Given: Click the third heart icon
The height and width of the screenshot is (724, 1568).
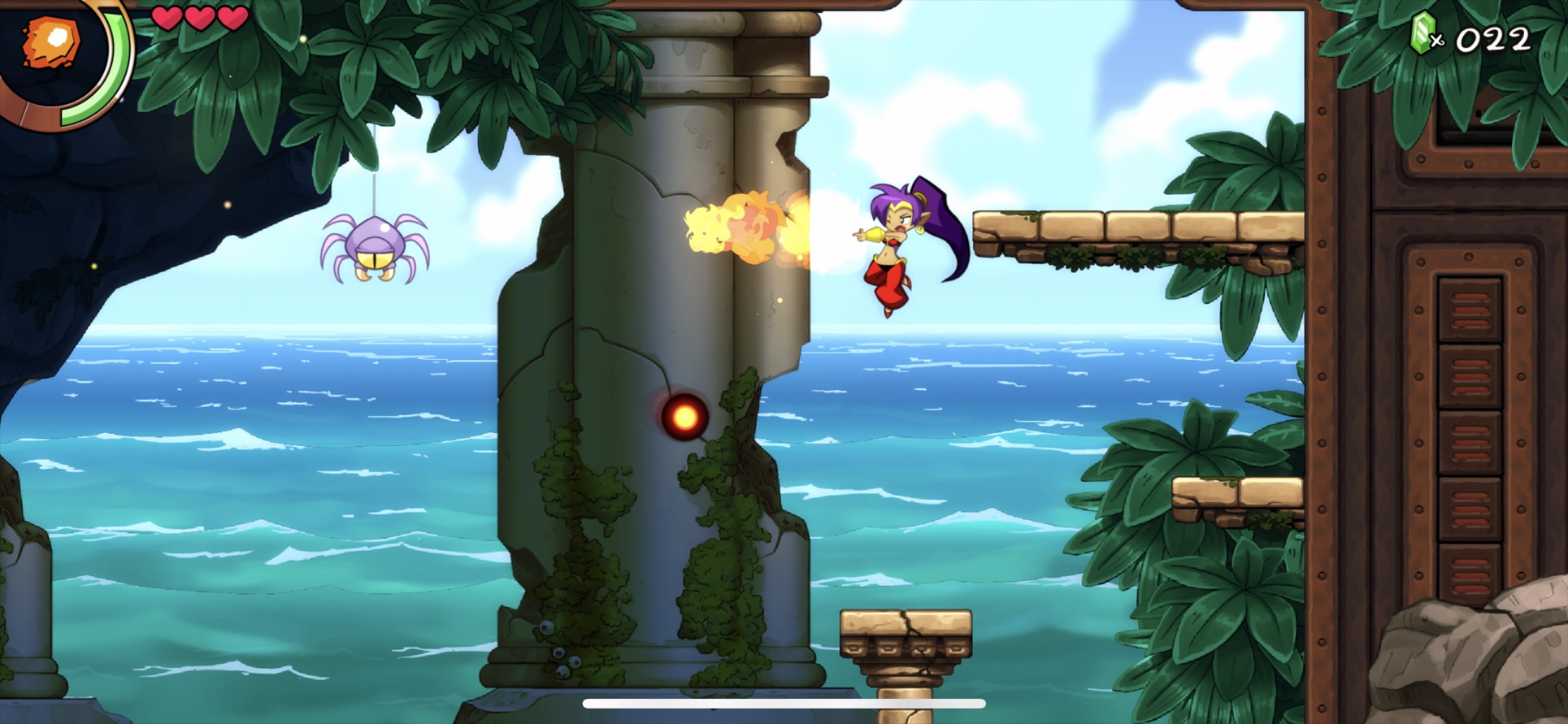Looking at the screenshot, I should point(234,16).
